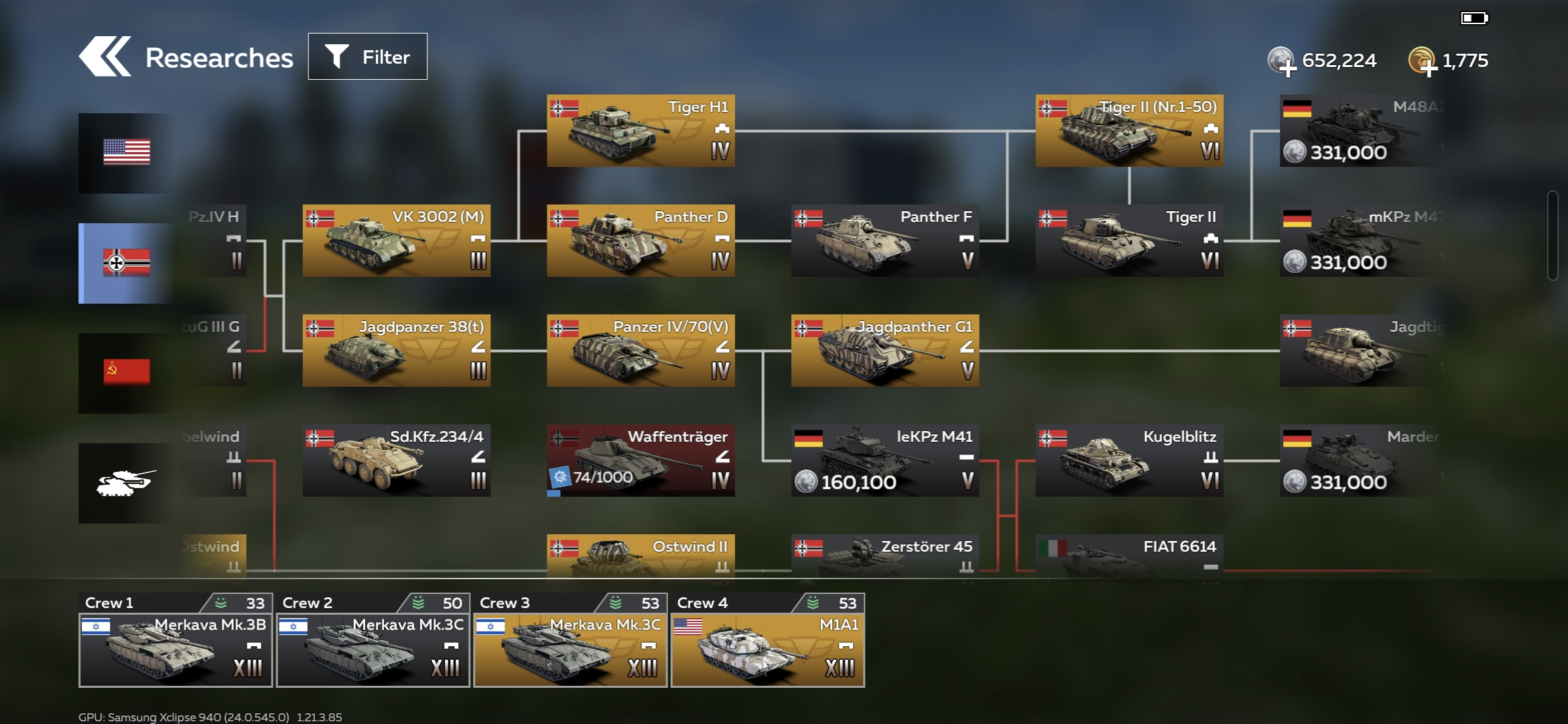Select Crew 4 M1A1 slot
The image size is (1568, 724).
[x=768, y=641]
